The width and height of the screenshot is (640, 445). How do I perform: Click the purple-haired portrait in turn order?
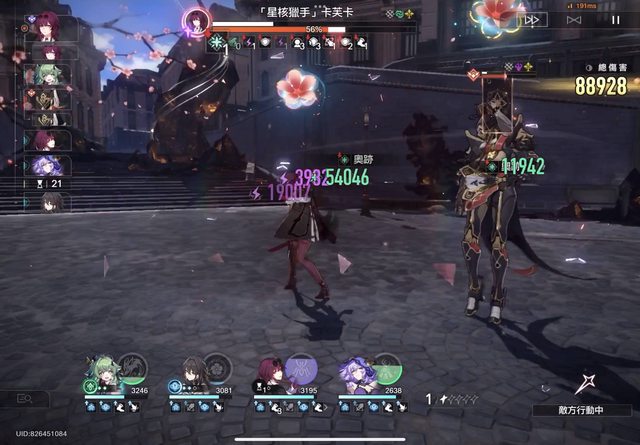pos(47,165)
